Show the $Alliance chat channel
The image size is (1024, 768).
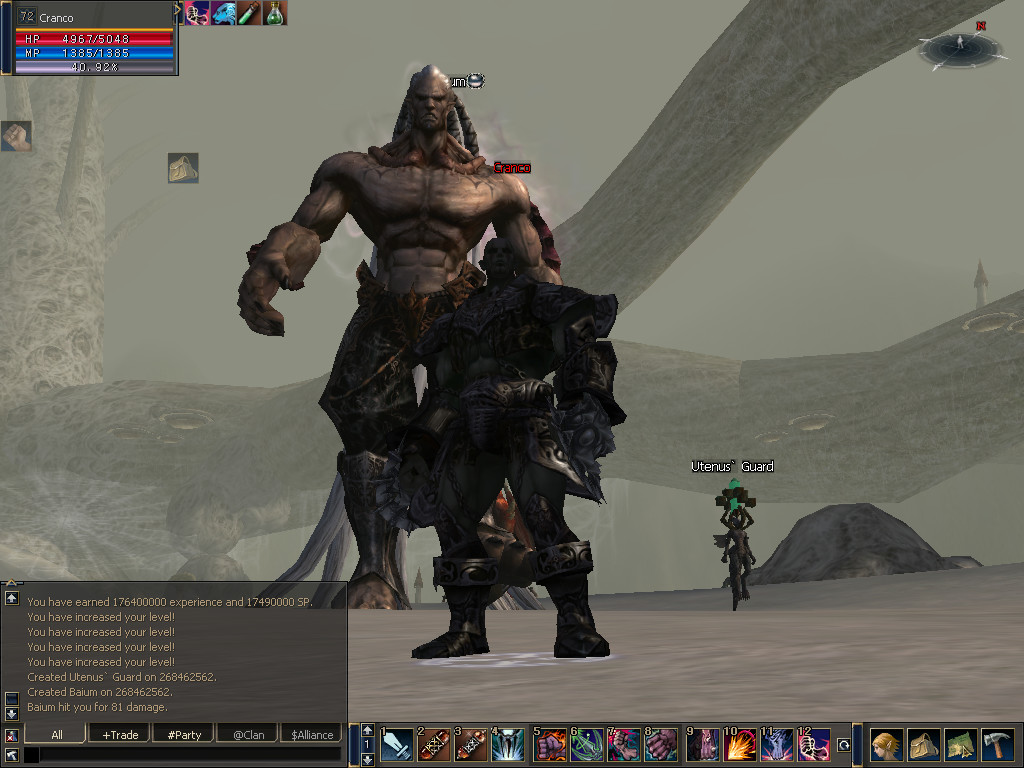click(x=311, y=734)
